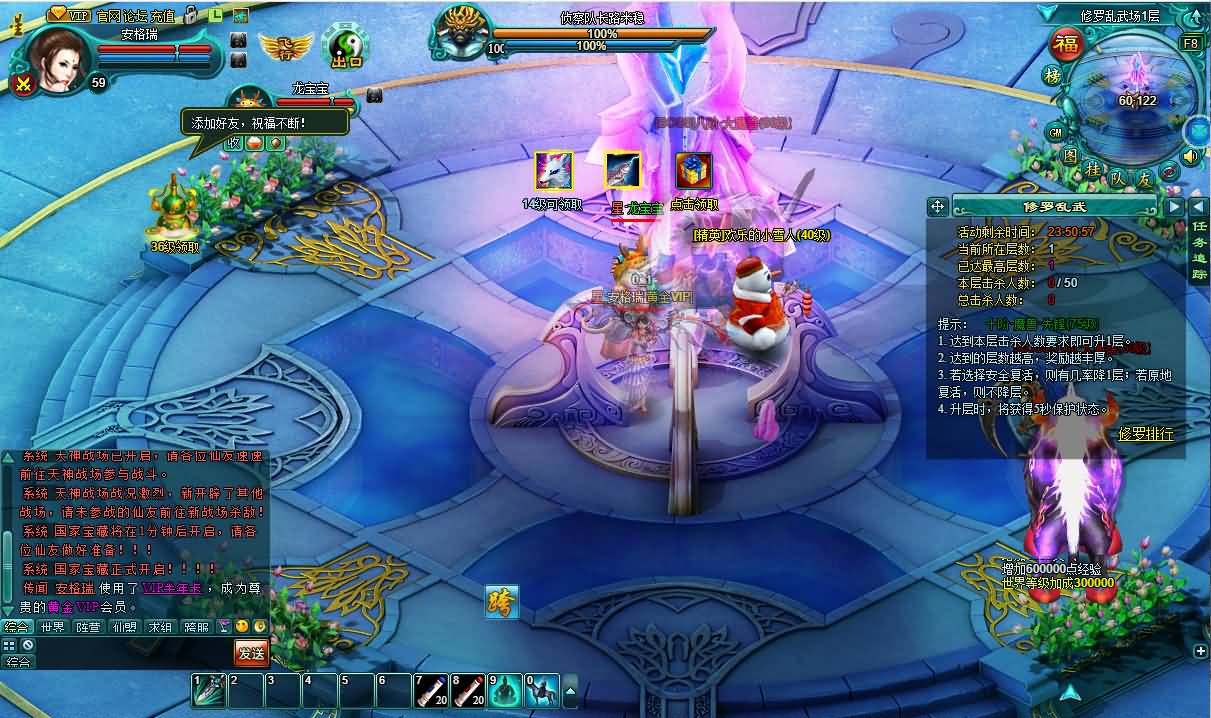This screenshot has height=718, width=1211.
Task: Click the 充值 recharge link
Action: click(x=163, y=16)
